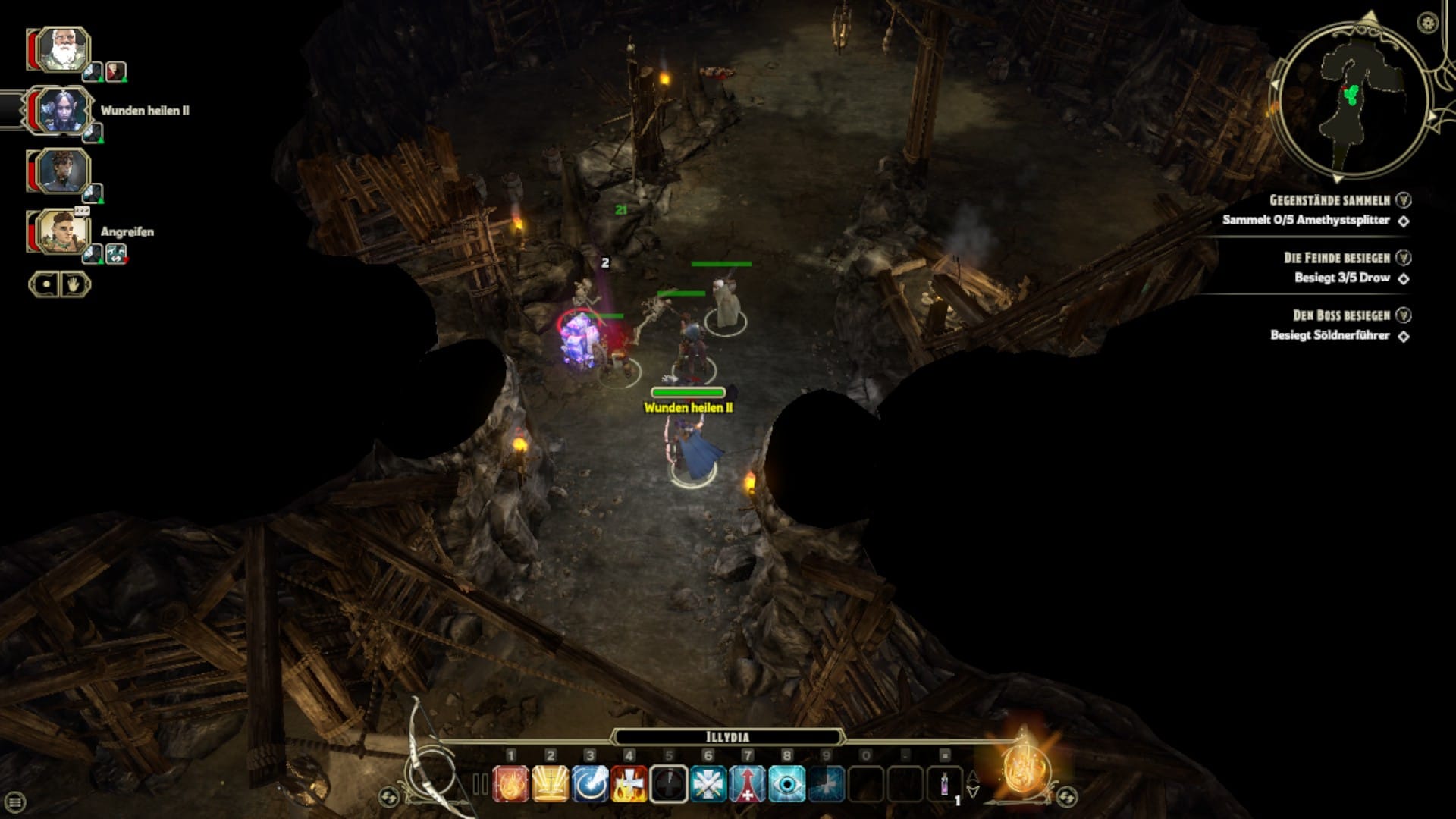Collapse the Gegenstände sammeln objective
Screen dimensions: 1456x819
tap(1404, 200)
